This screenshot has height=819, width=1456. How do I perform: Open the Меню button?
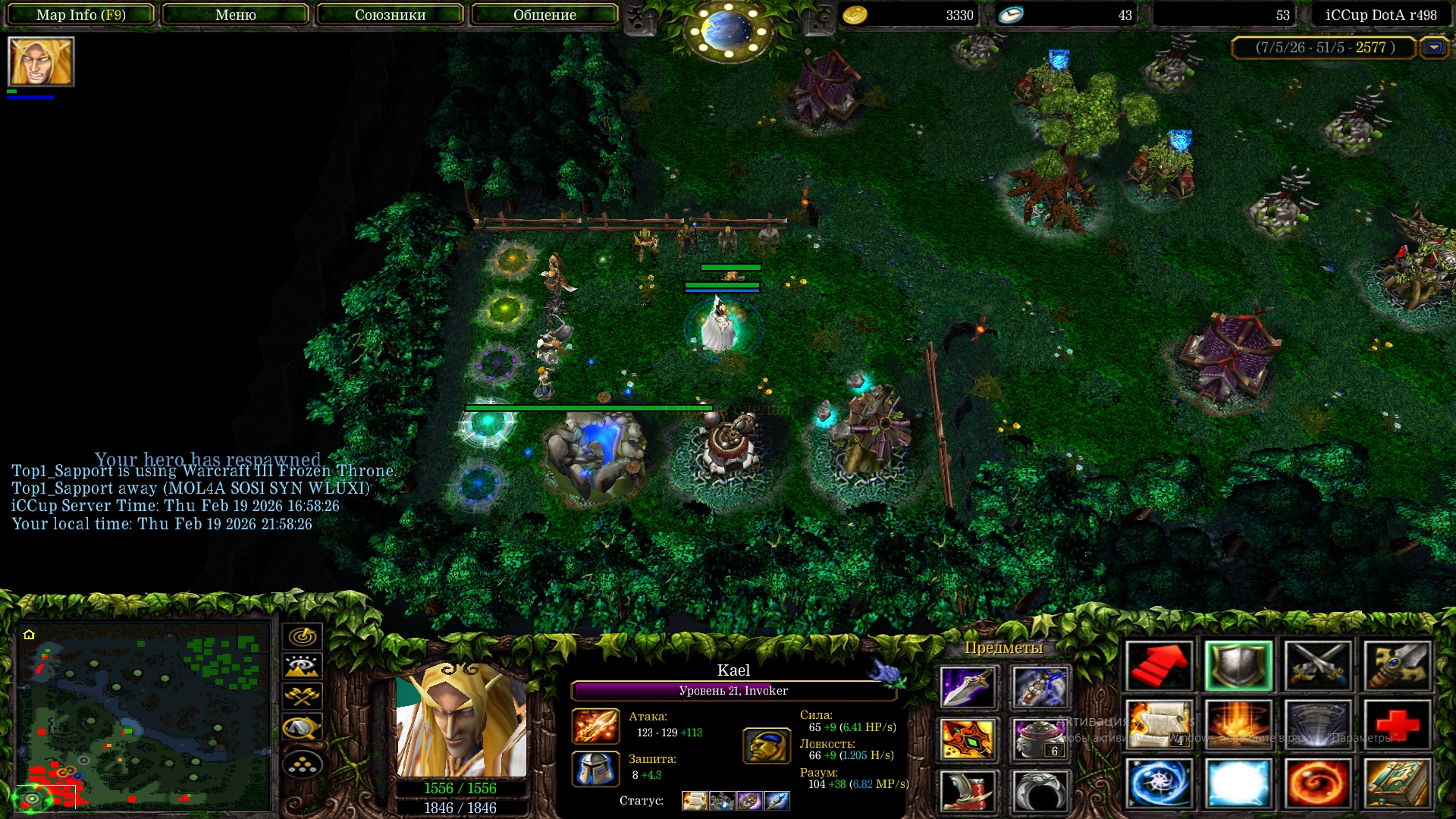[235, 14]
